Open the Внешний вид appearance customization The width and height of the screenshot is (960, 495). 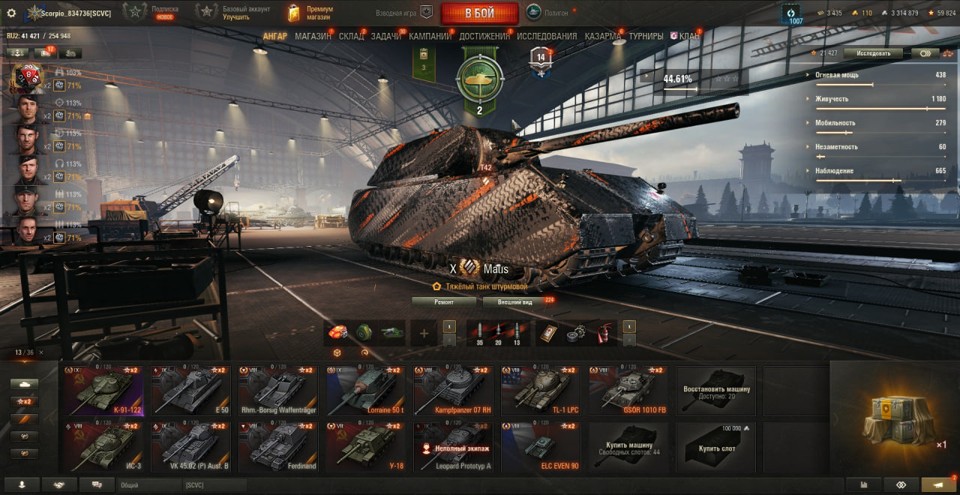516,299
